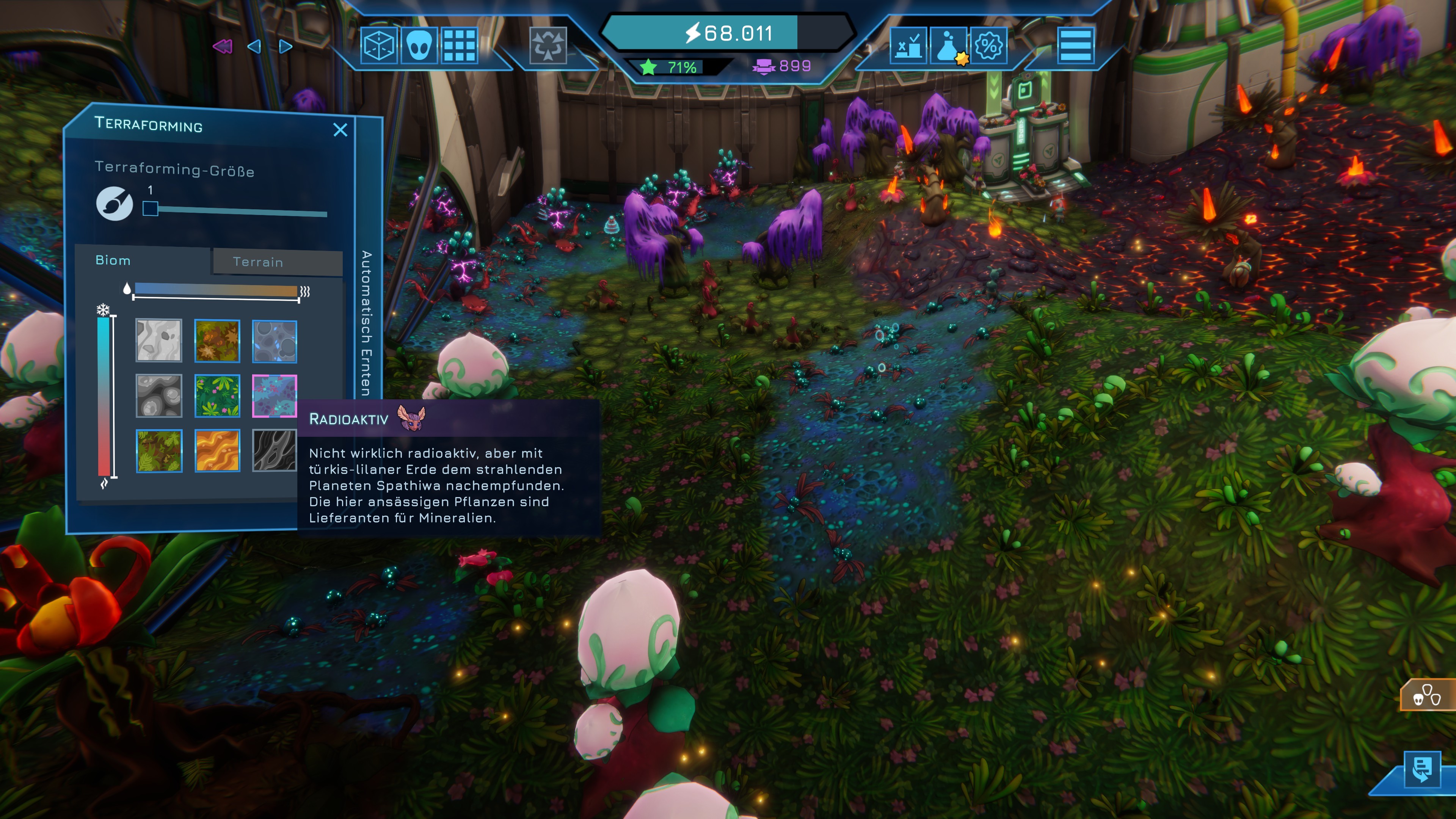The image size is (1456, 819).
Task: Open the flask research icon
Action: point(948,45)
